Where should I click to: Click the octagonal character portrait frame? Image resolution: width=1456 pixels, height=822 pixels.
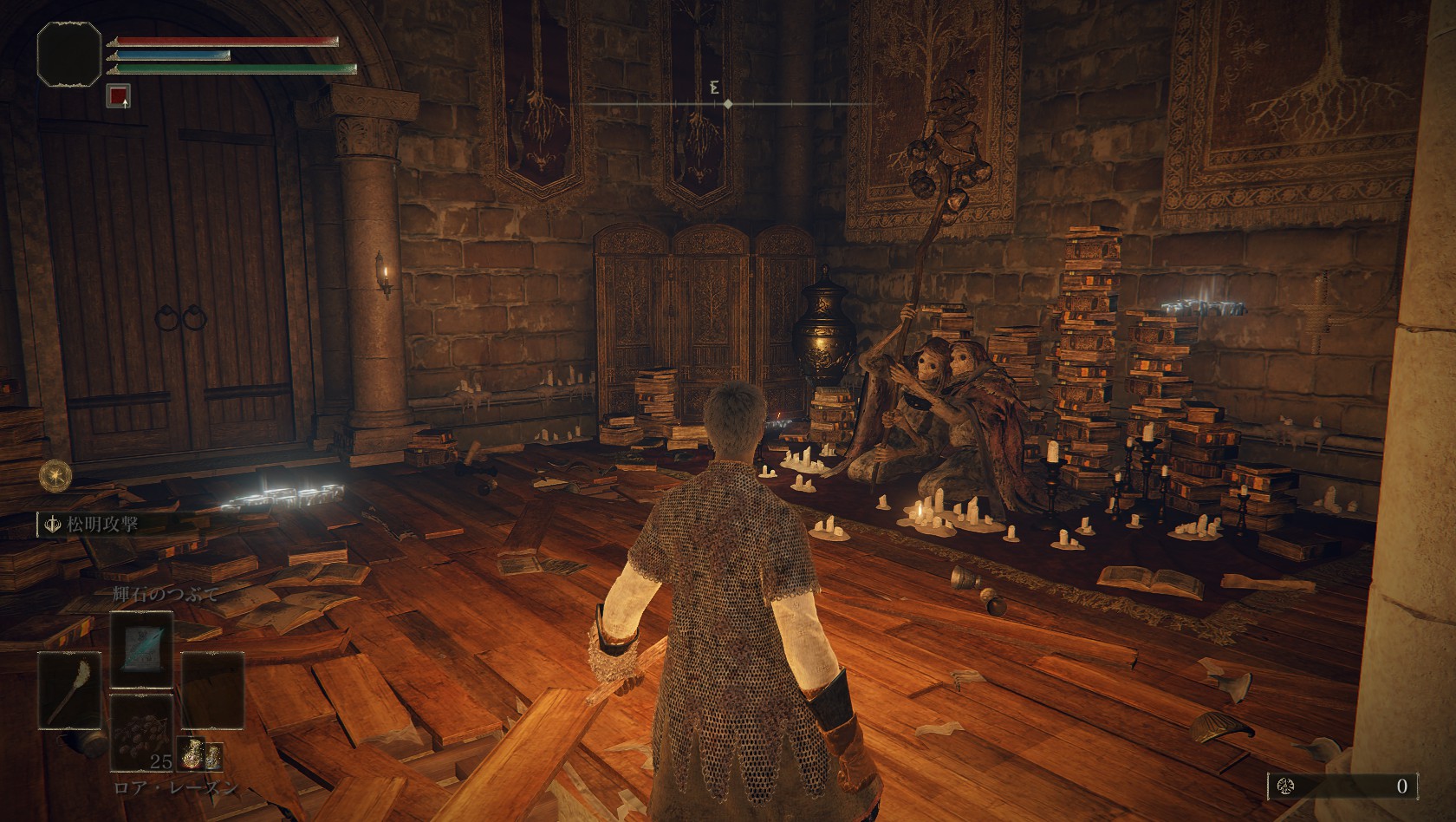pos(69,55)
